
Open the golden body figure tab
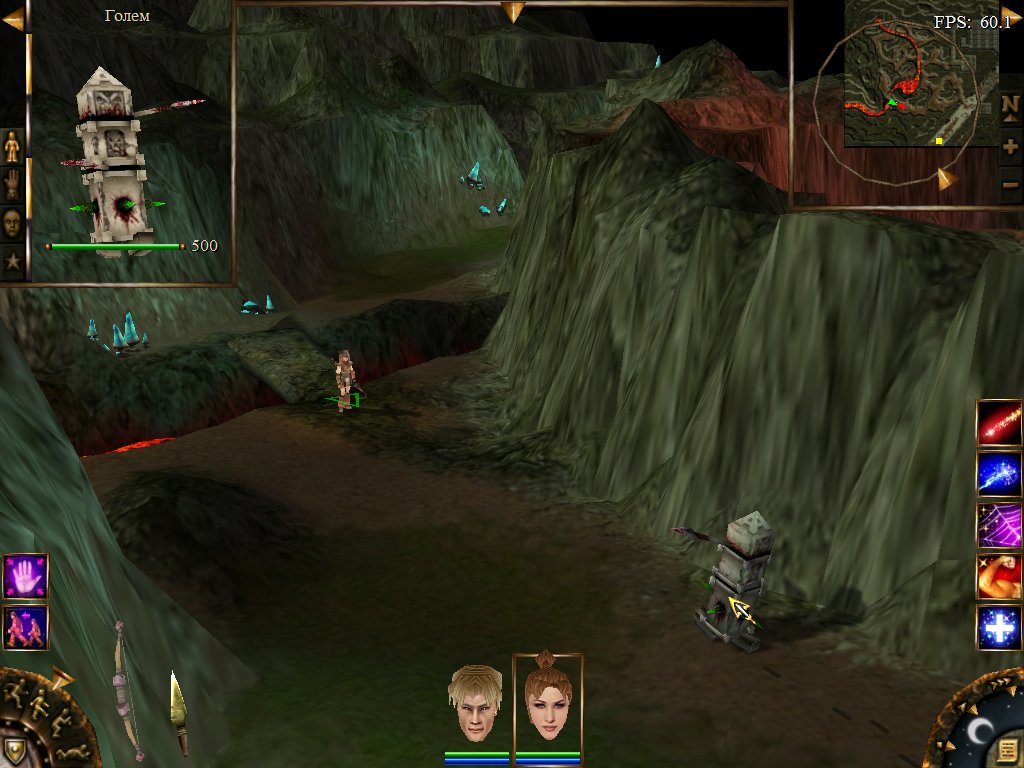(x=12, y=146)
